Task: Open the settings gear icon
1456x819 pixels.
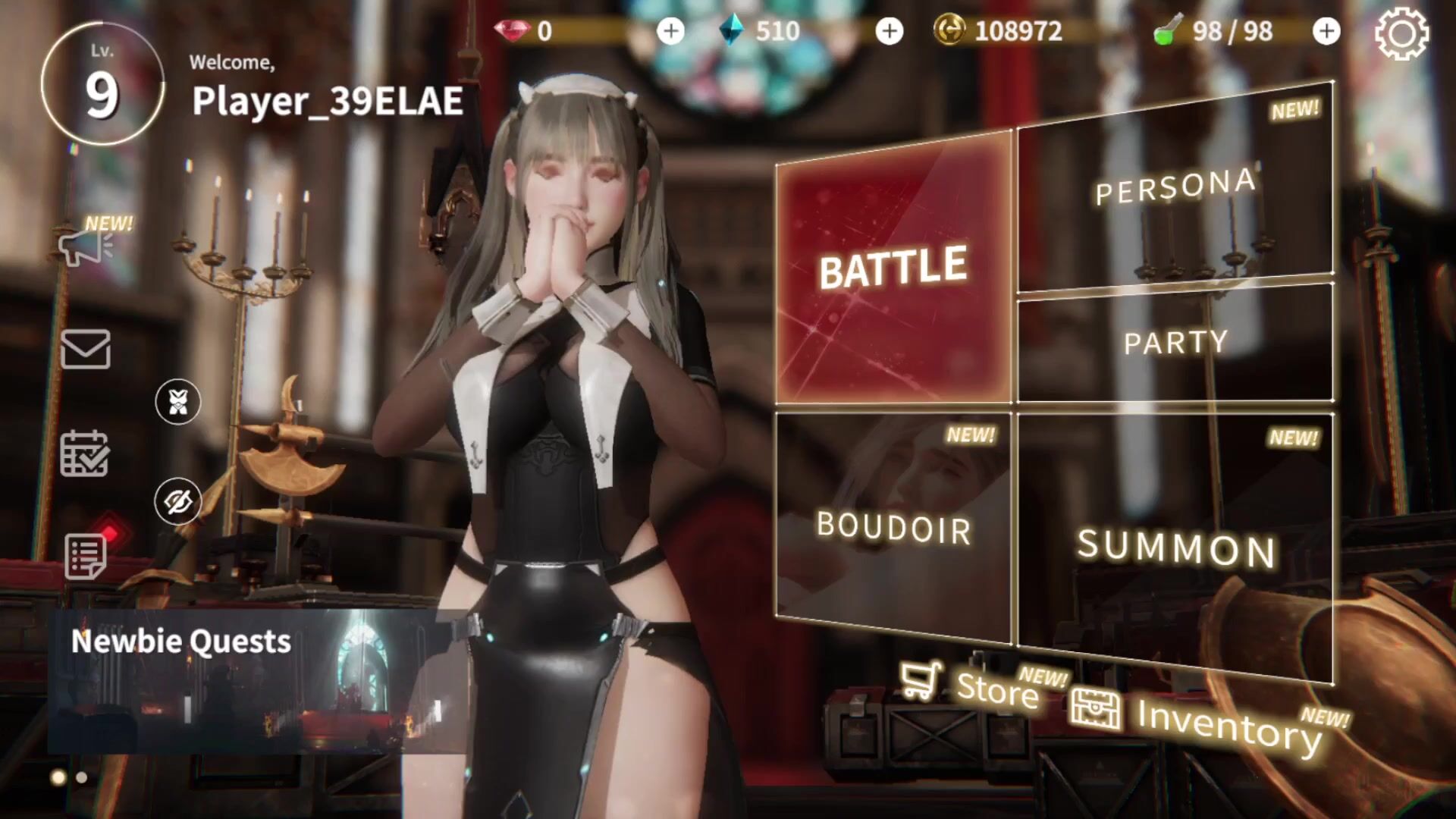Action: coord(1401,33)
